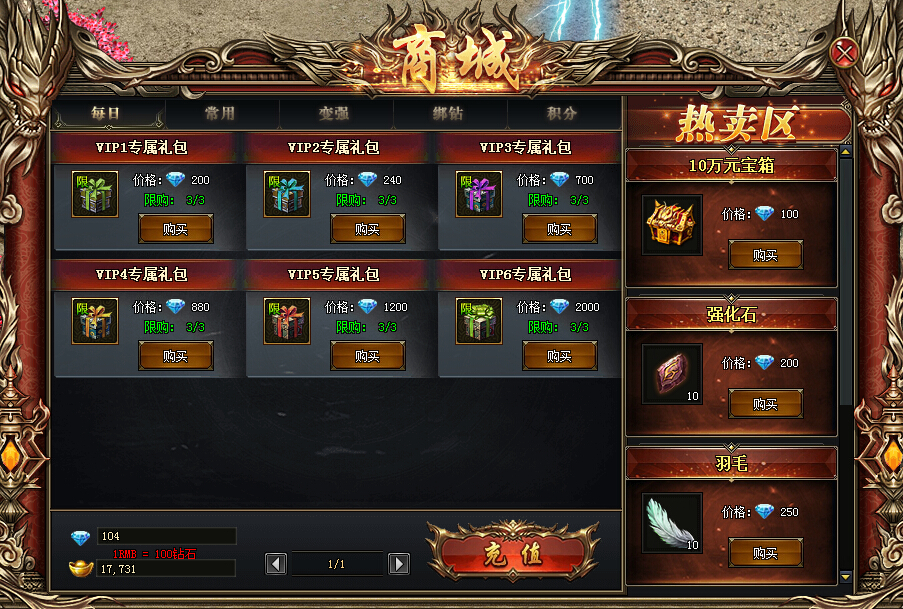Buy the VIP5专属礼包 for 1200 diamonds
The width and height of the screenshot is (903, 609).
click(368, 356)
